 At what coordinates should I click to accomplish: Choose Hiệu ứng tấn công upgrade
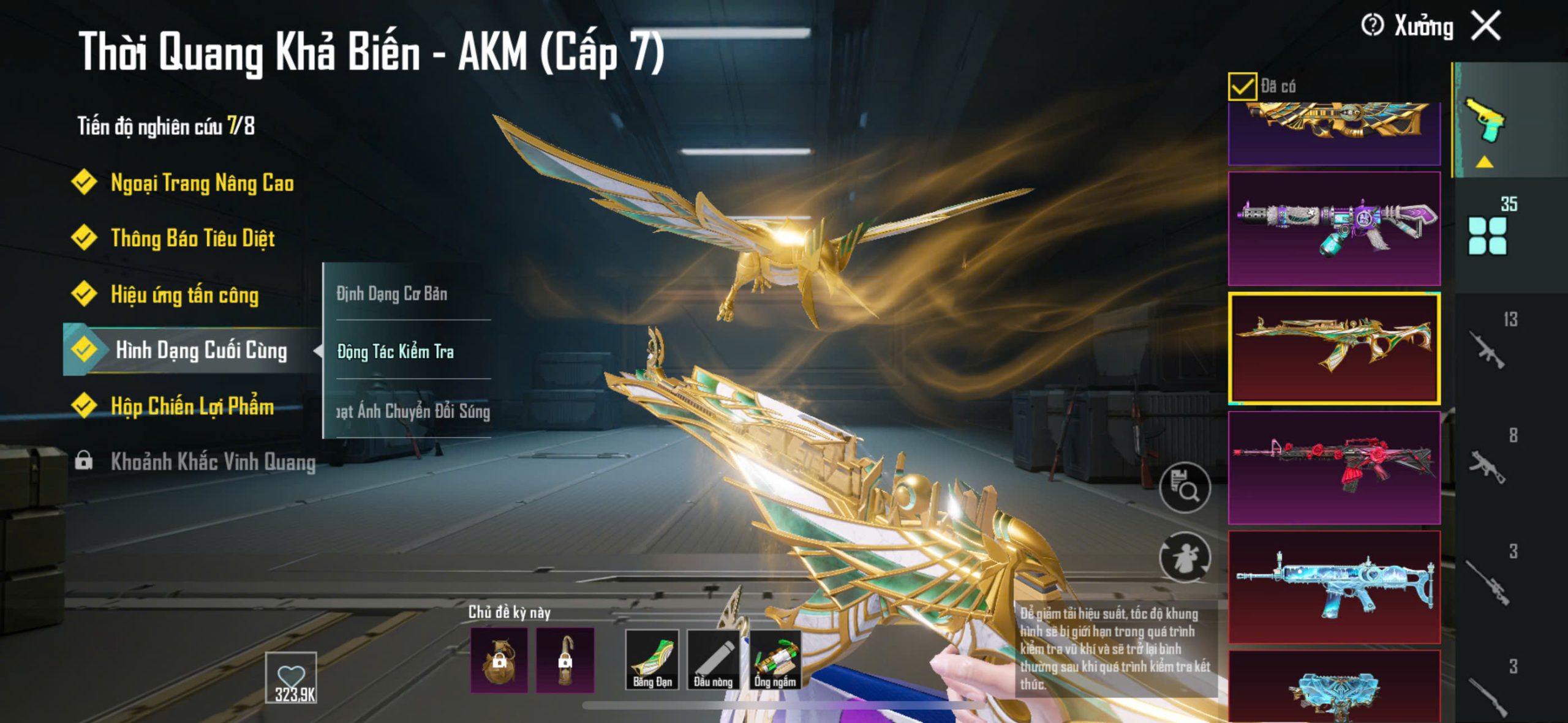pyautogui.click(x=184, y=294)
